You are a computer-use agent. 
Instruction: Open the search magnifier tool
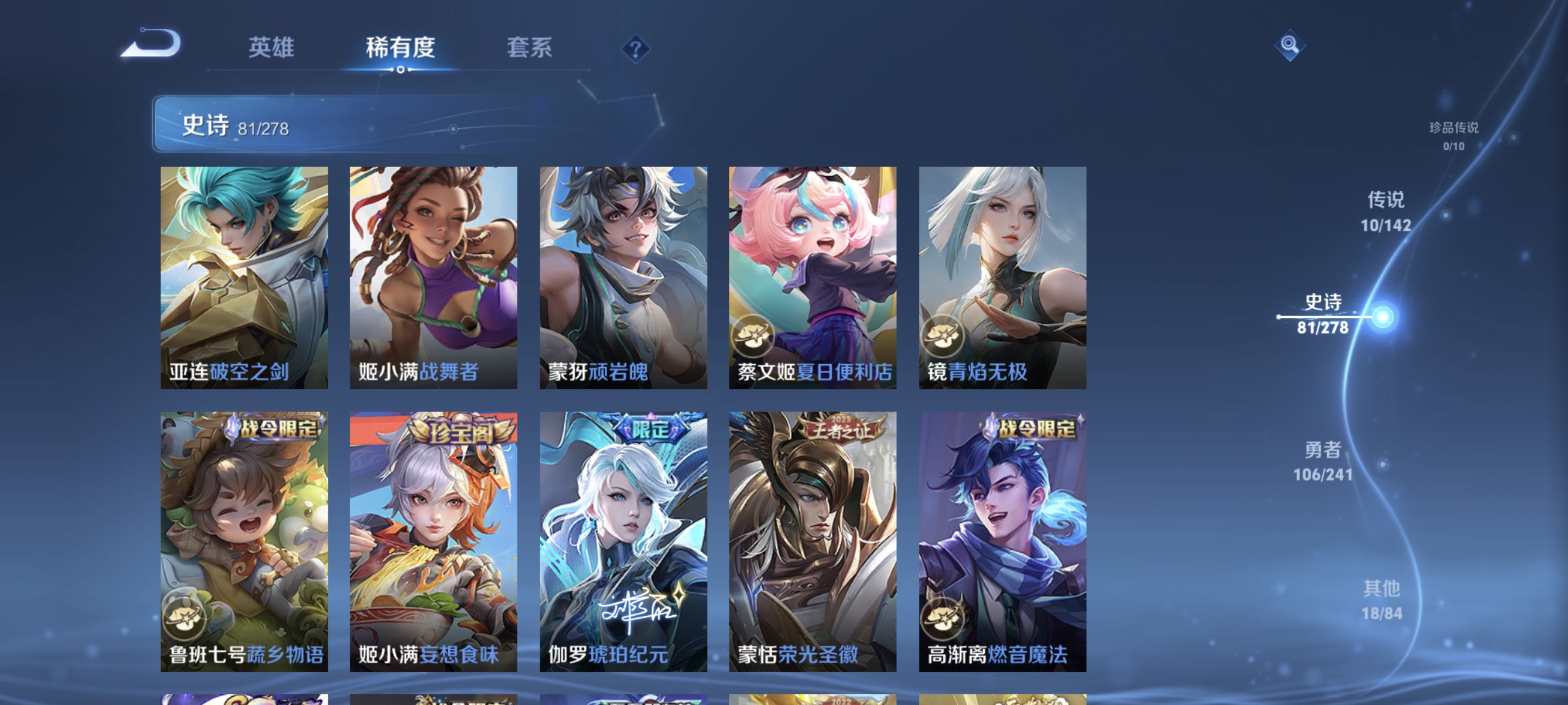tap(1291, 45)
